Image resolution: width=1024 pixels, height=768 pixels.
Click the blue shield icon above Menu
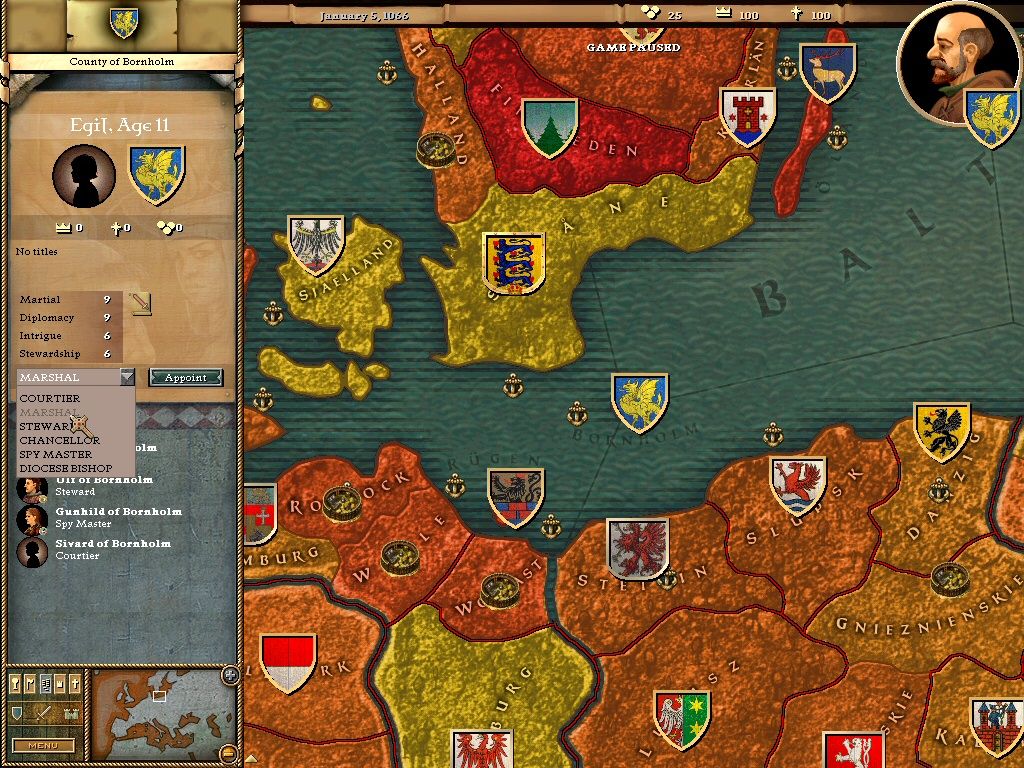(17, 714)
